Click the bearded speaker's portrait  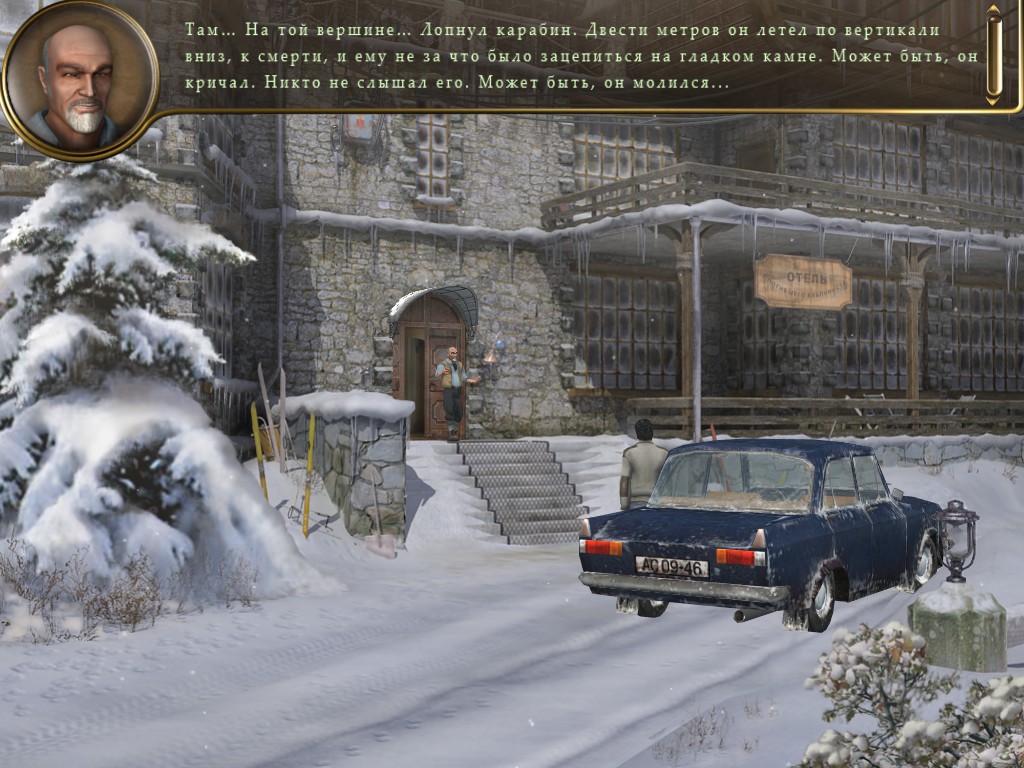coord(79,80)
